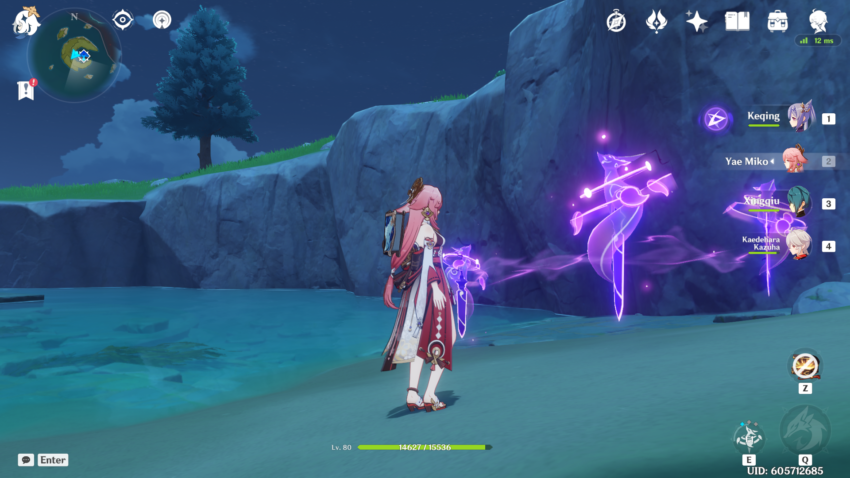Open the map from the minimap
850x478 pixels.
73,46
